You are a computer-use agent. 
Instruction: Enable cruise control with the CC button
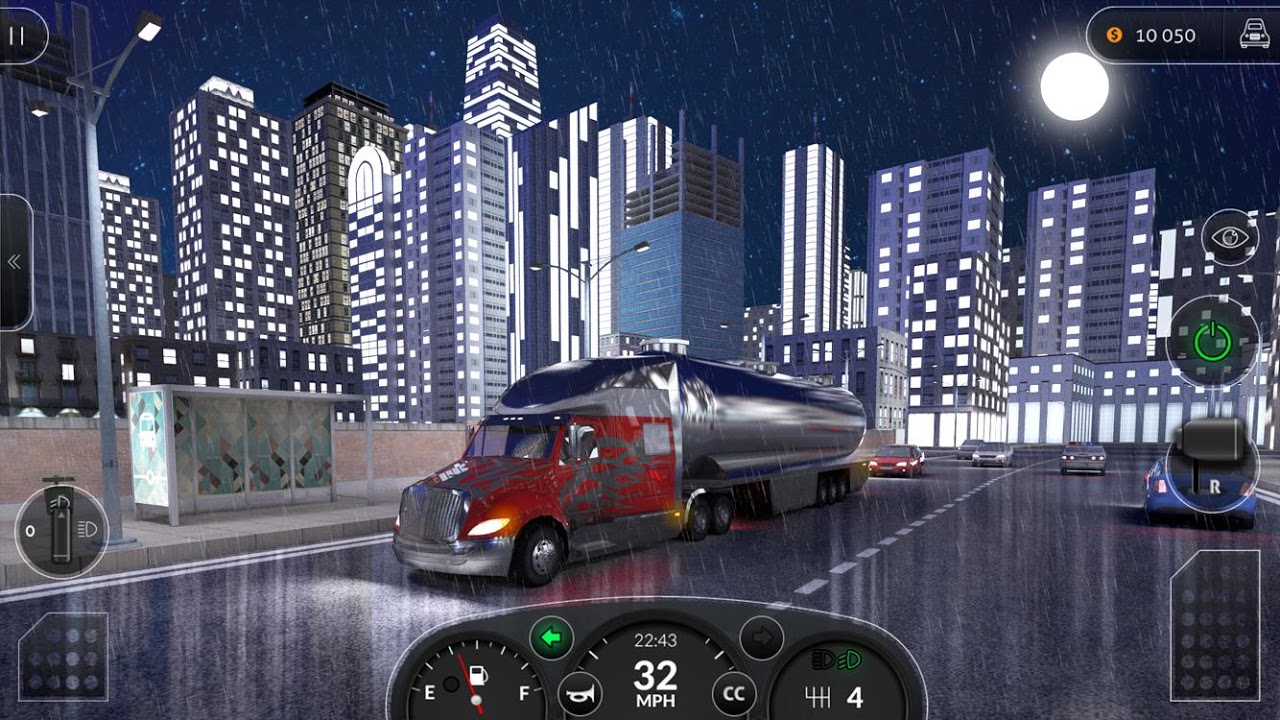(733, 691)
